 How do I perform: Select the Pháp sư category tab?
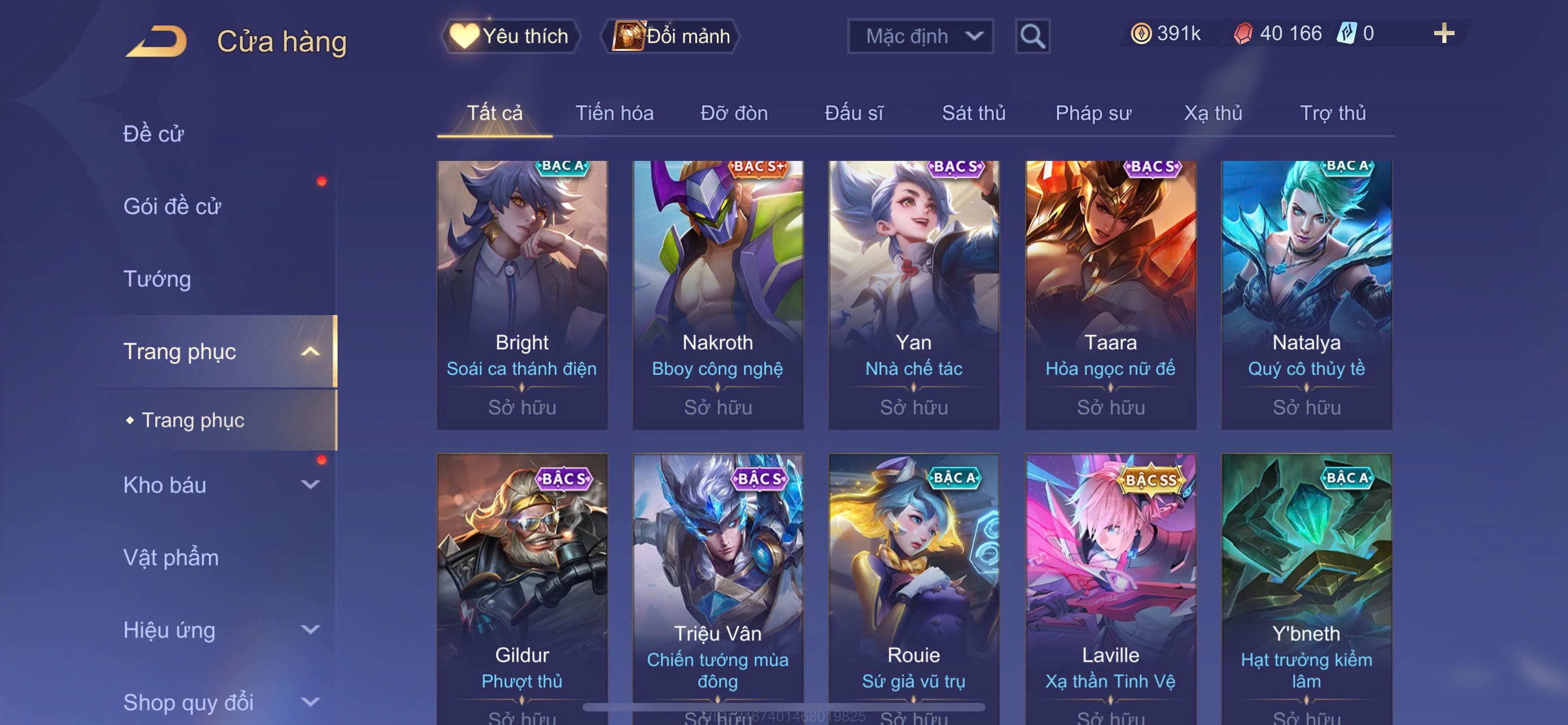tap(1093, 113)
